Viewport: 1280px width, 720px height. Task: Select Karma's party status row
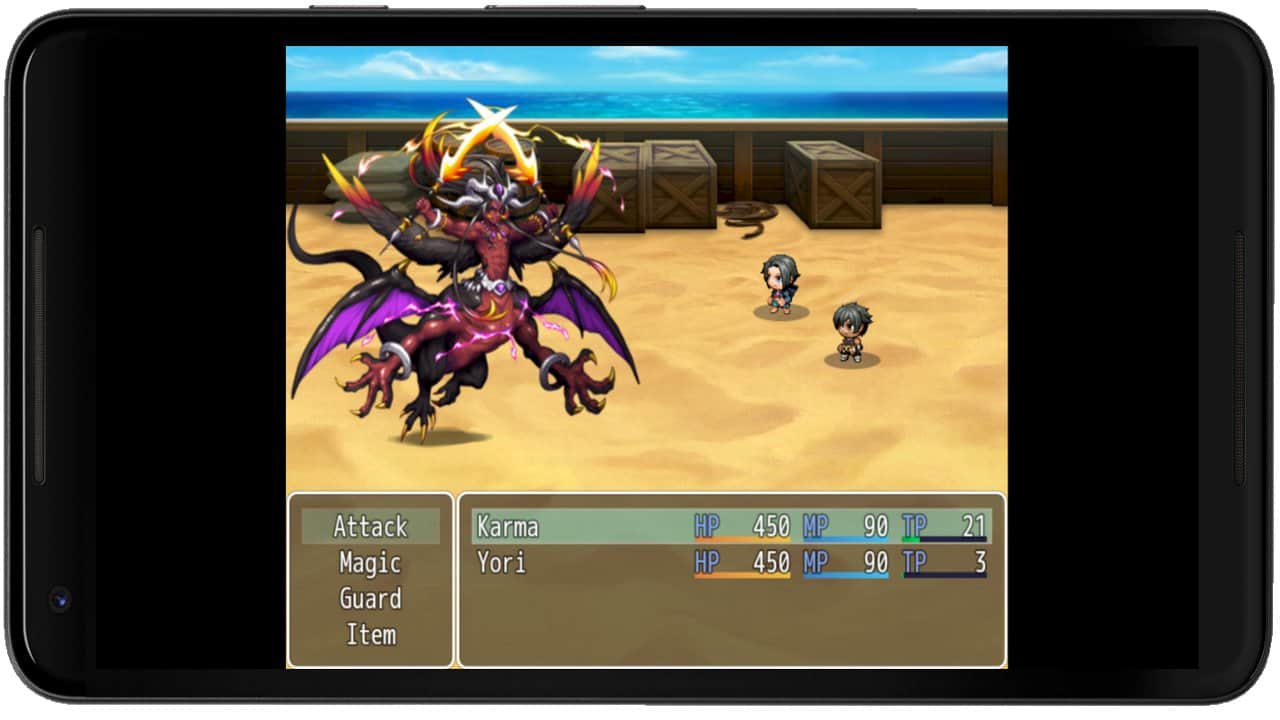click(x=731, y=527)
